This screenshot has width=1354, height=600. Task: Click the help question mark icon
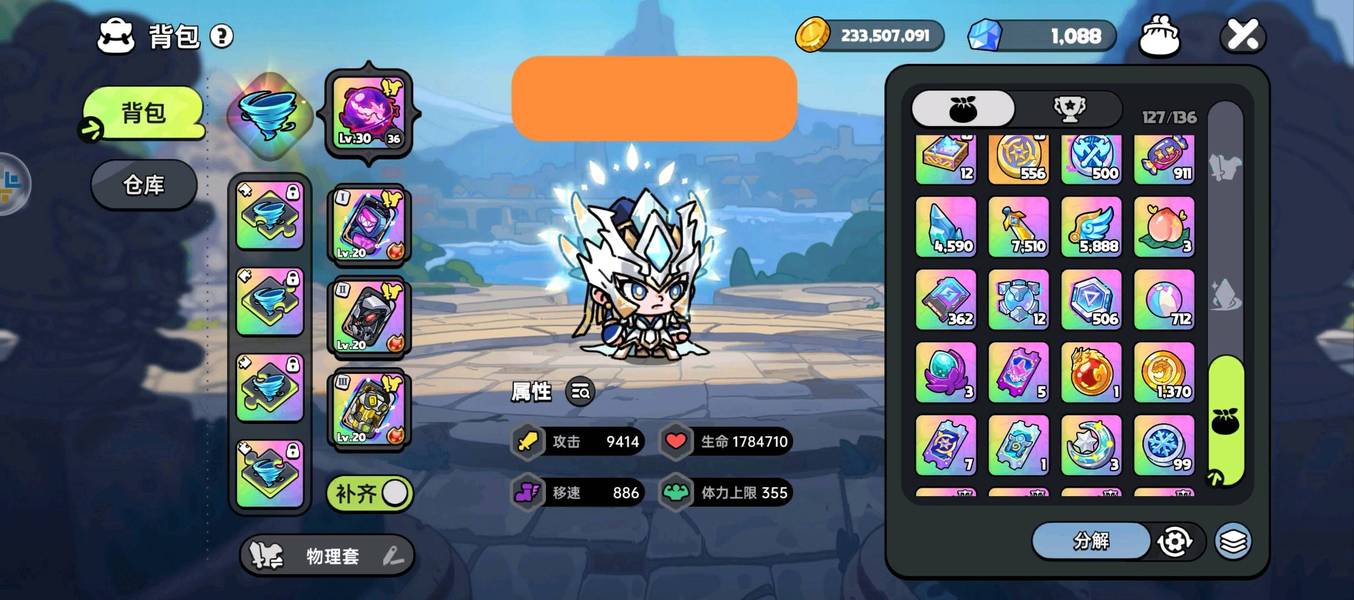[221, 37]
